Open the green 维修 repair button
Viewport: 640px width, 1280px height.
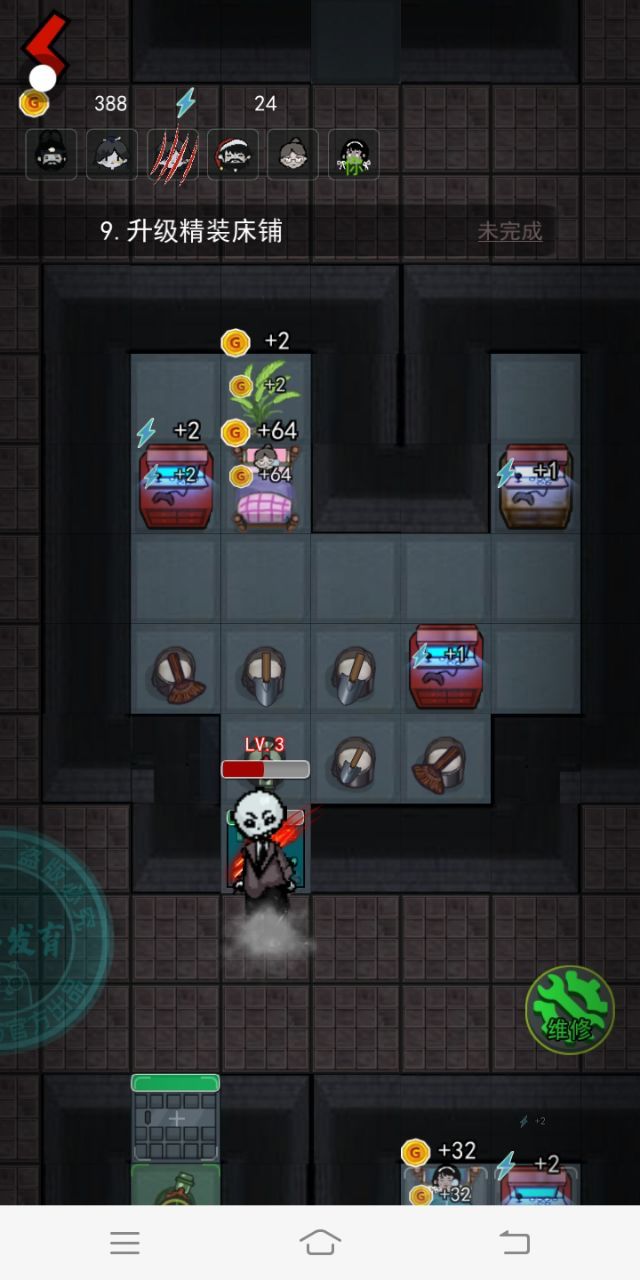click(x=570, y=1009)
